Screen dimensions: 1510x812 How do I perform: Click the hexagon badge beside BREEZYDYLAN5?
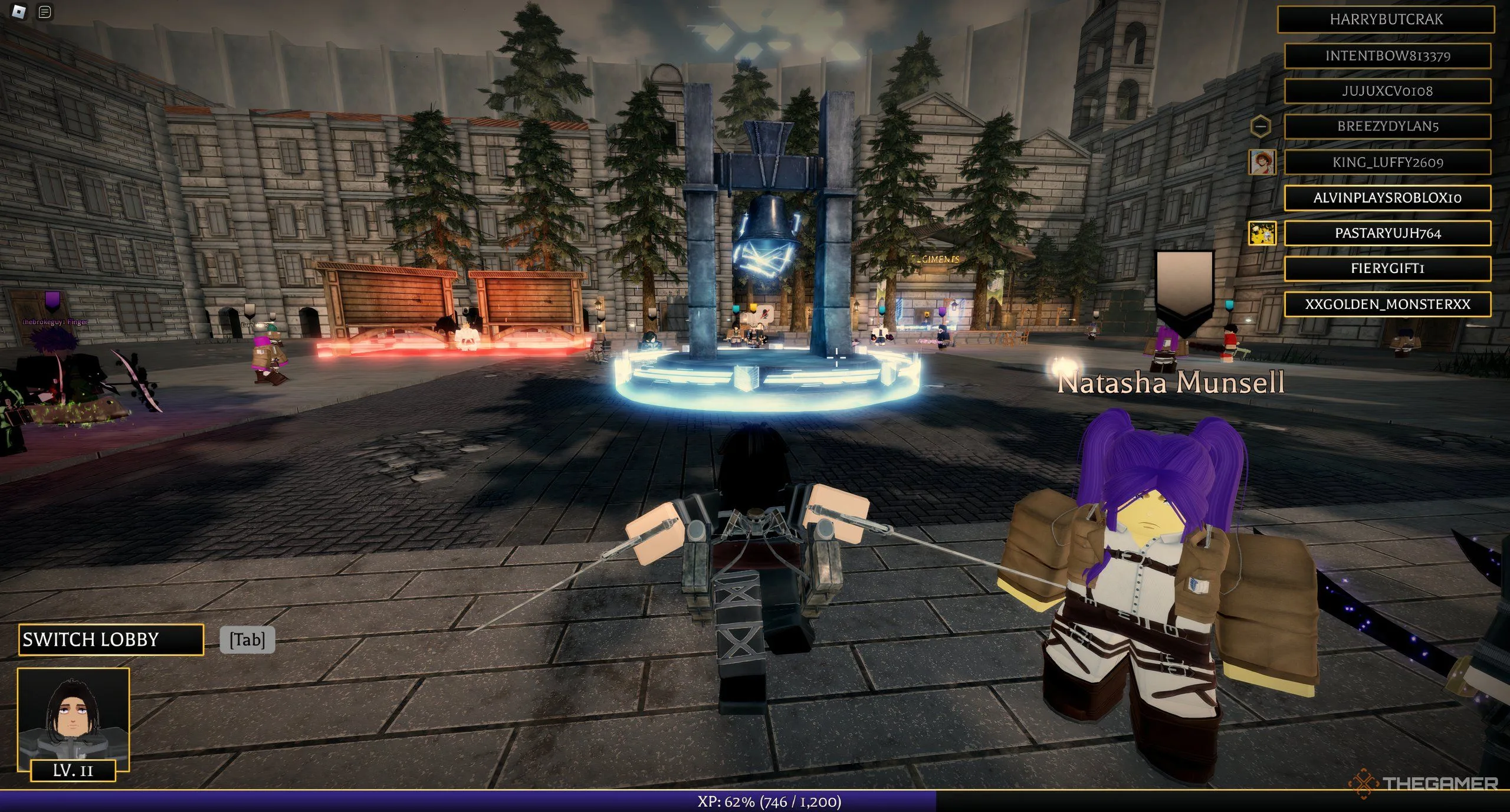coord(1260,126)
